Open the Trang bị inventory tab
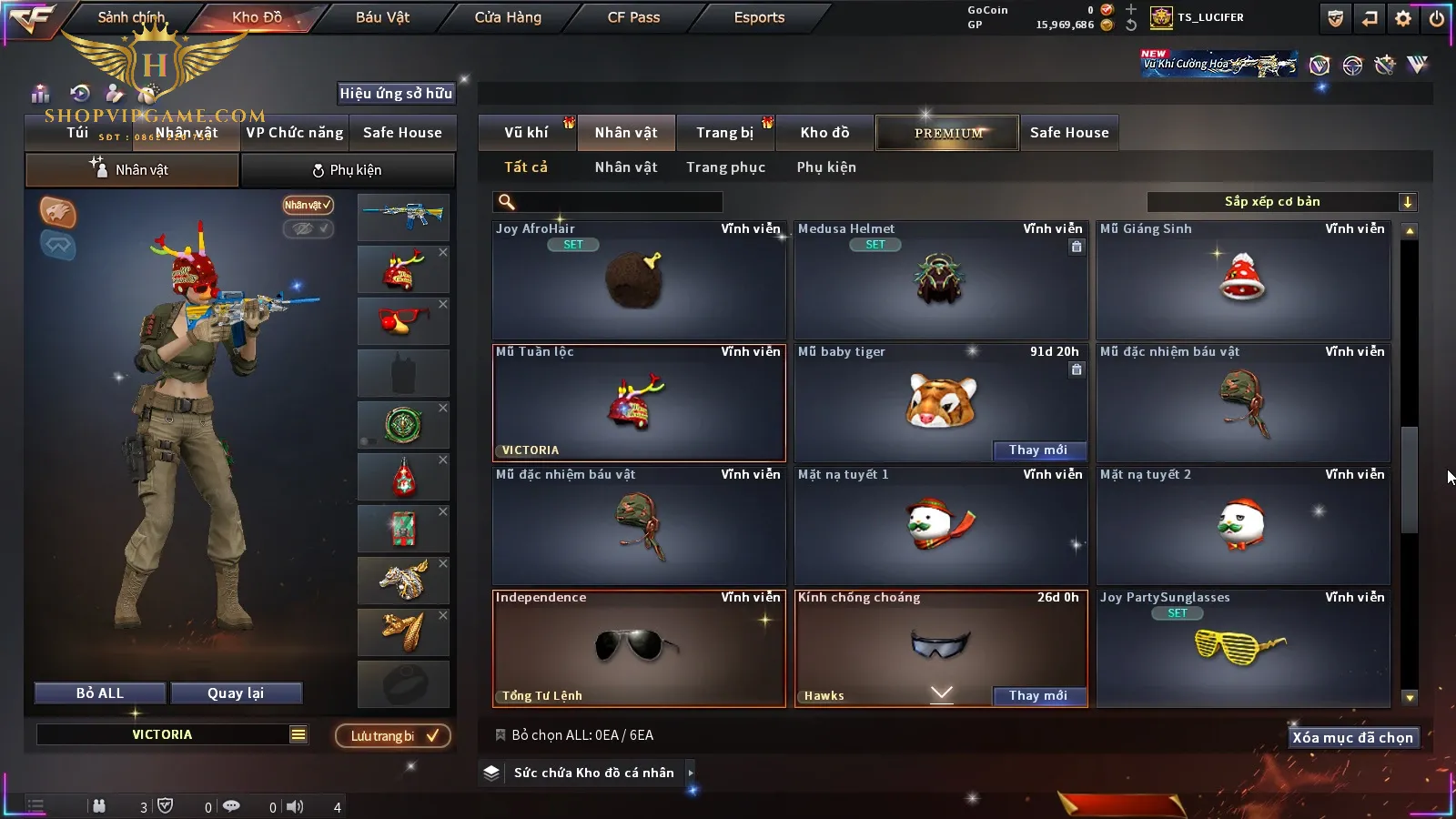 point(724,133)
